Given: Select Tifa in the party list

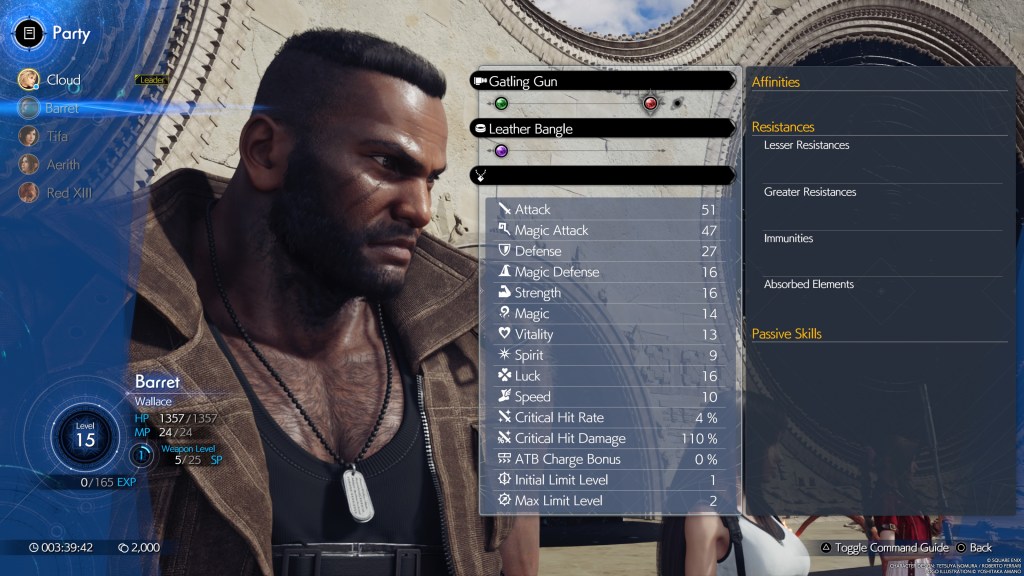Looking at the screenshot, I should [x=56, y=136].
